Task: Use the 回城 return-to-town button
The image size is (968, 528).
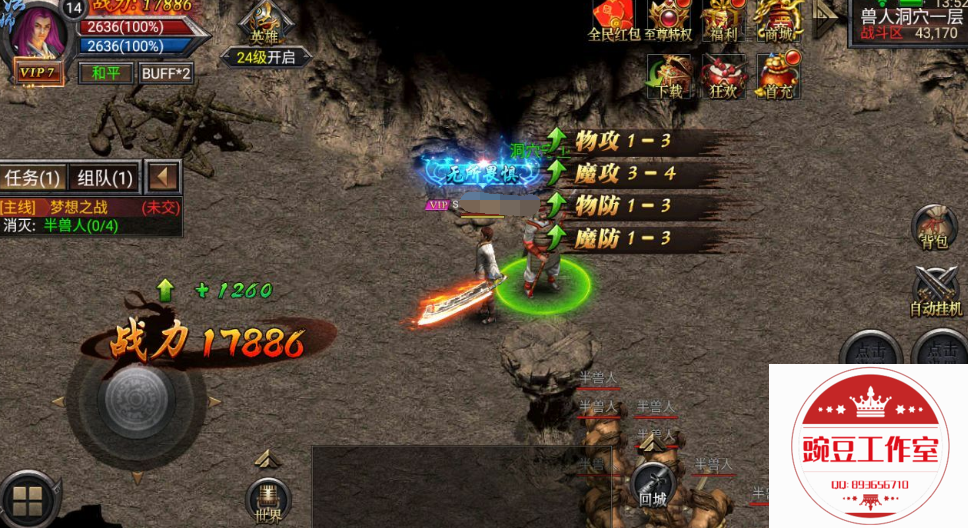Action: [x=652, y=484]
